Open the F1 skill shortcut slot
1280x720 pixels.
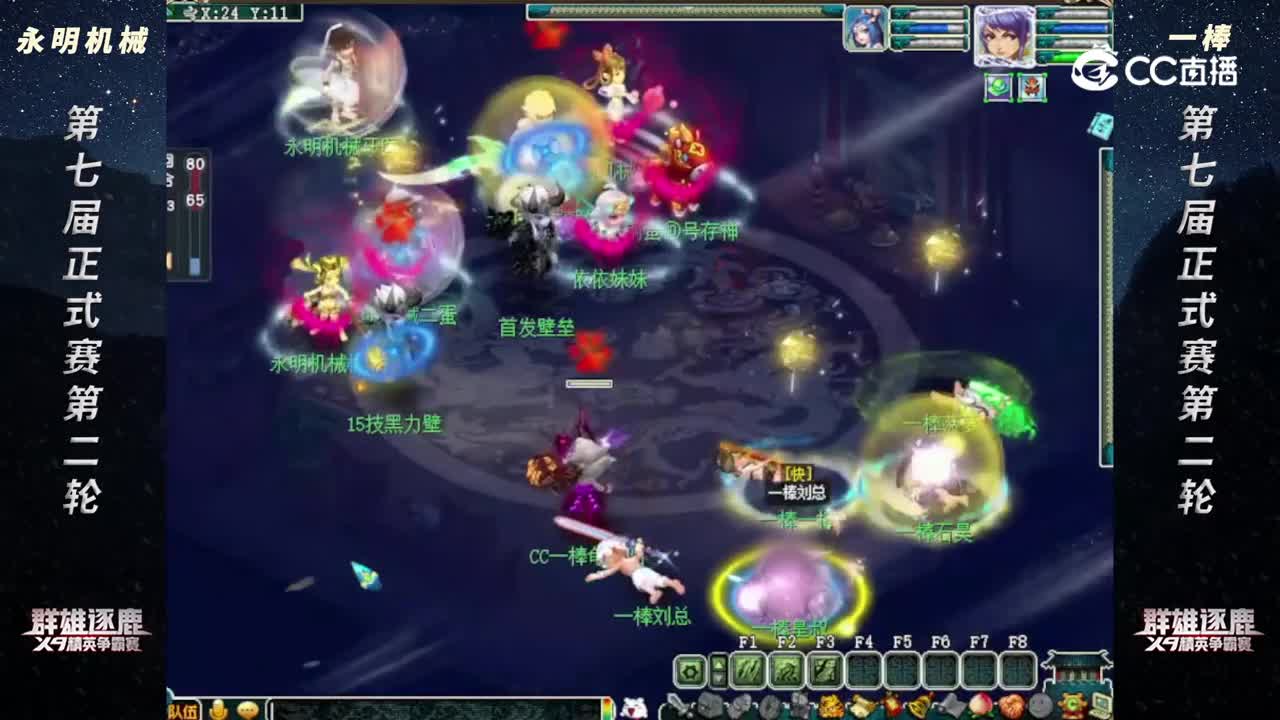(748, 670)
